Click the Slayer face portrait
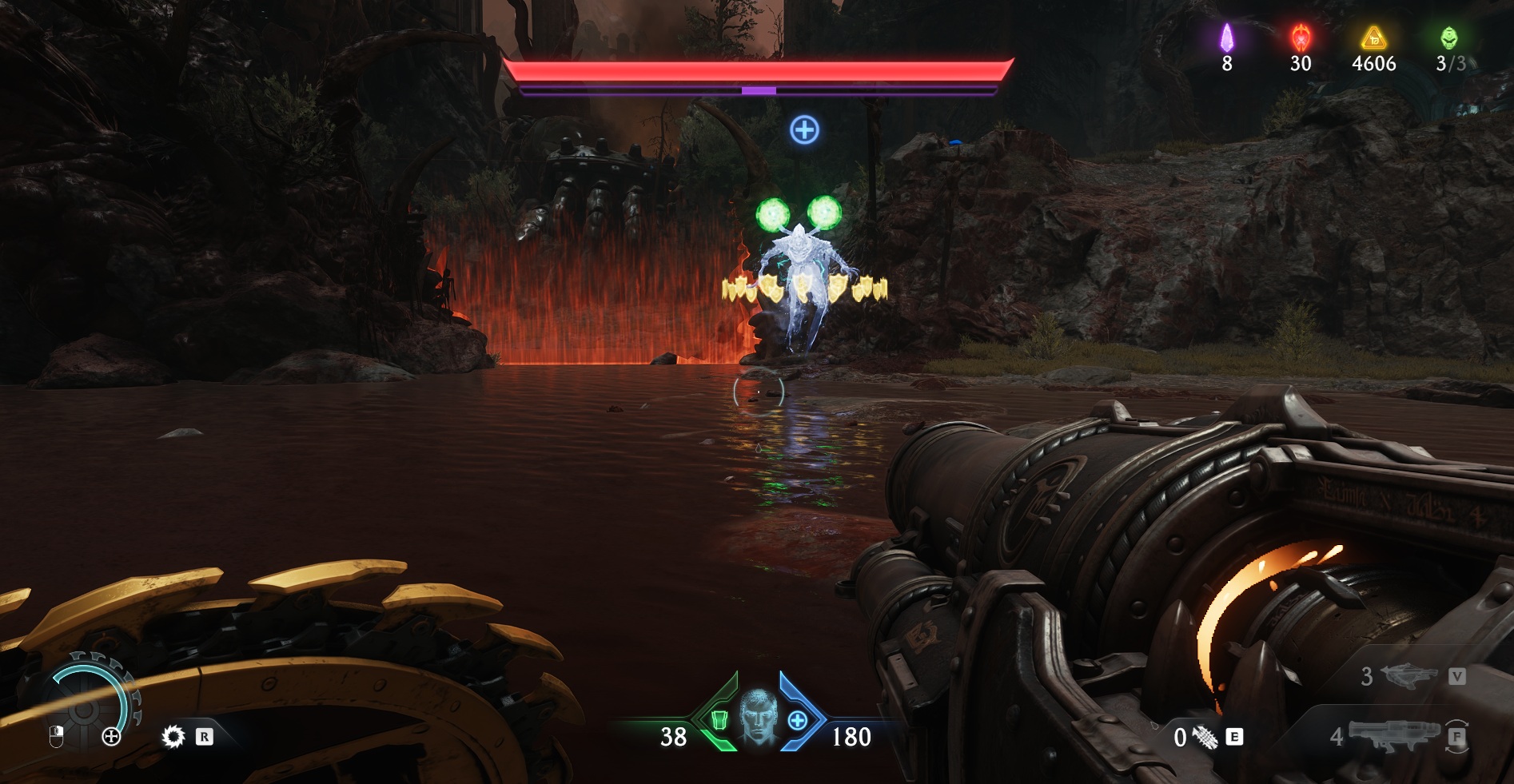 (x=758, y=716)
